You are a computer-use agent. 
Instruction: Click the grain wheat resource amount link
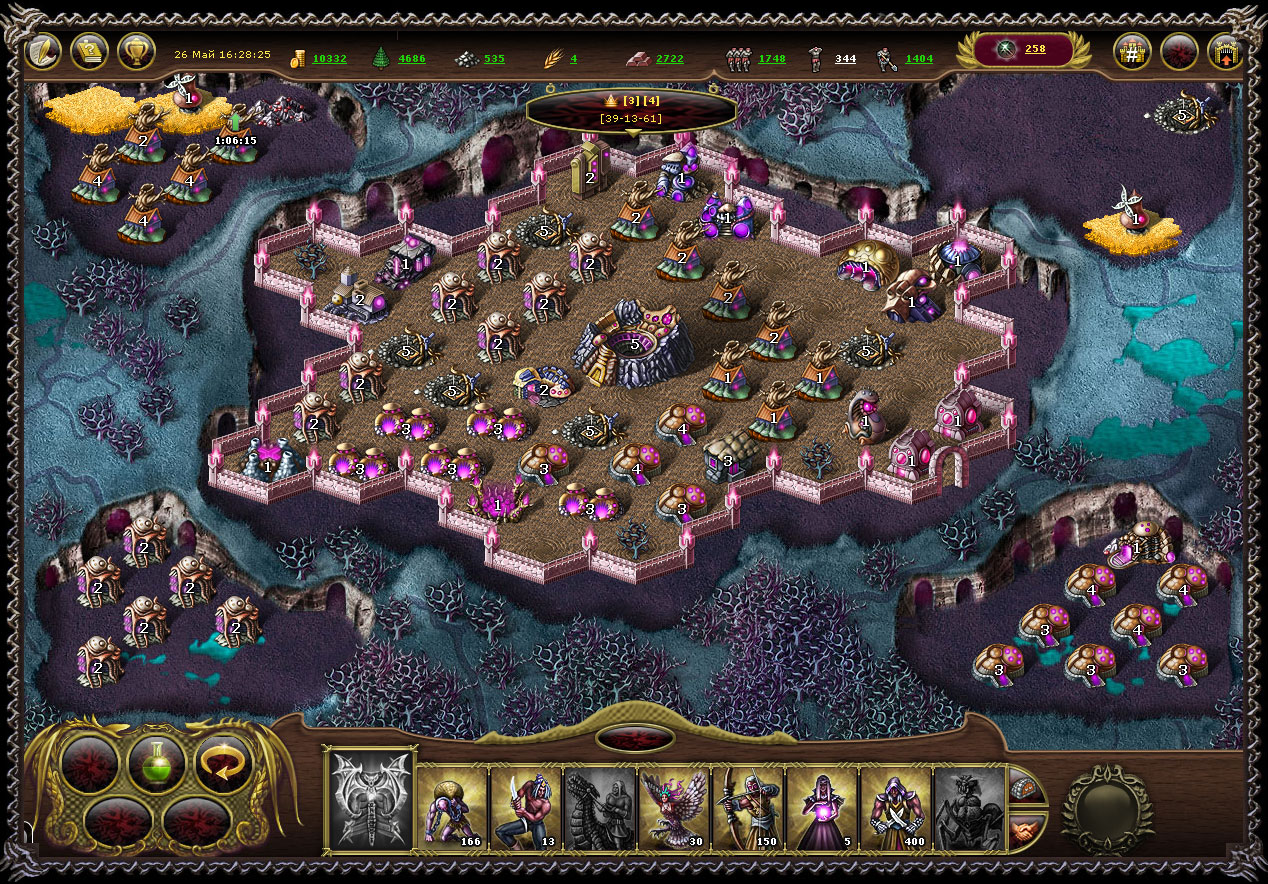[574, 59]
